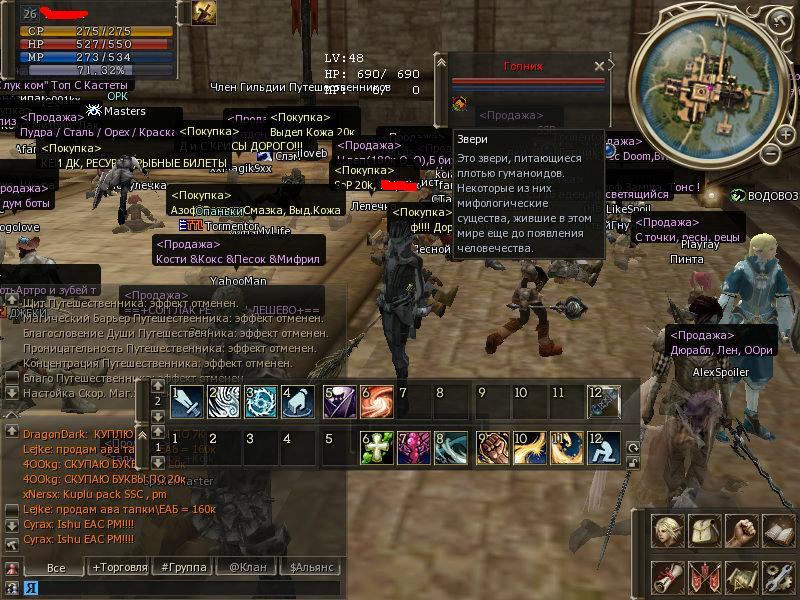800x600 pixels.
Task: Switch to the $Альянс chat tab
Action: coord(313,567)
